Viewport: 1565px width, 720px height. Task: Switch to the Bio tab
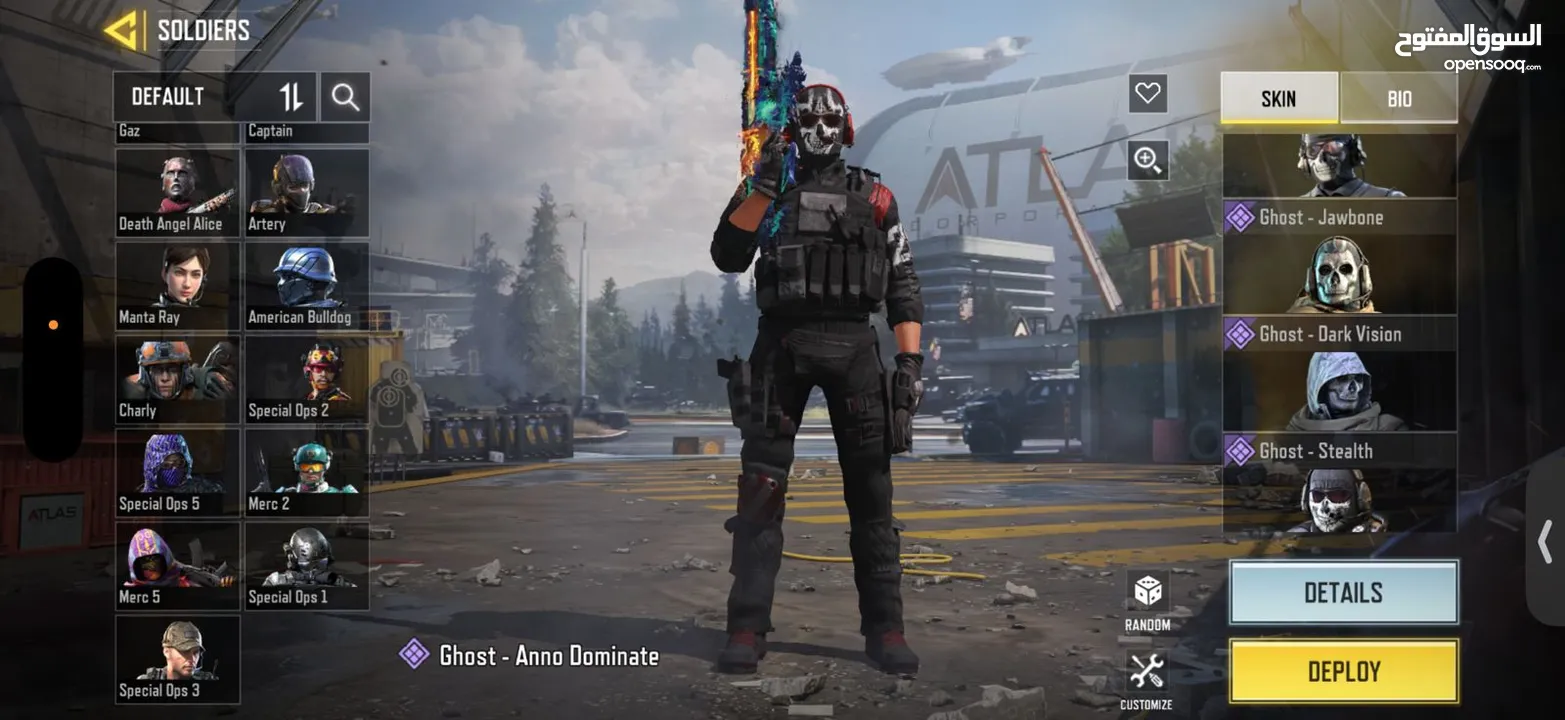click(1398, 98)
